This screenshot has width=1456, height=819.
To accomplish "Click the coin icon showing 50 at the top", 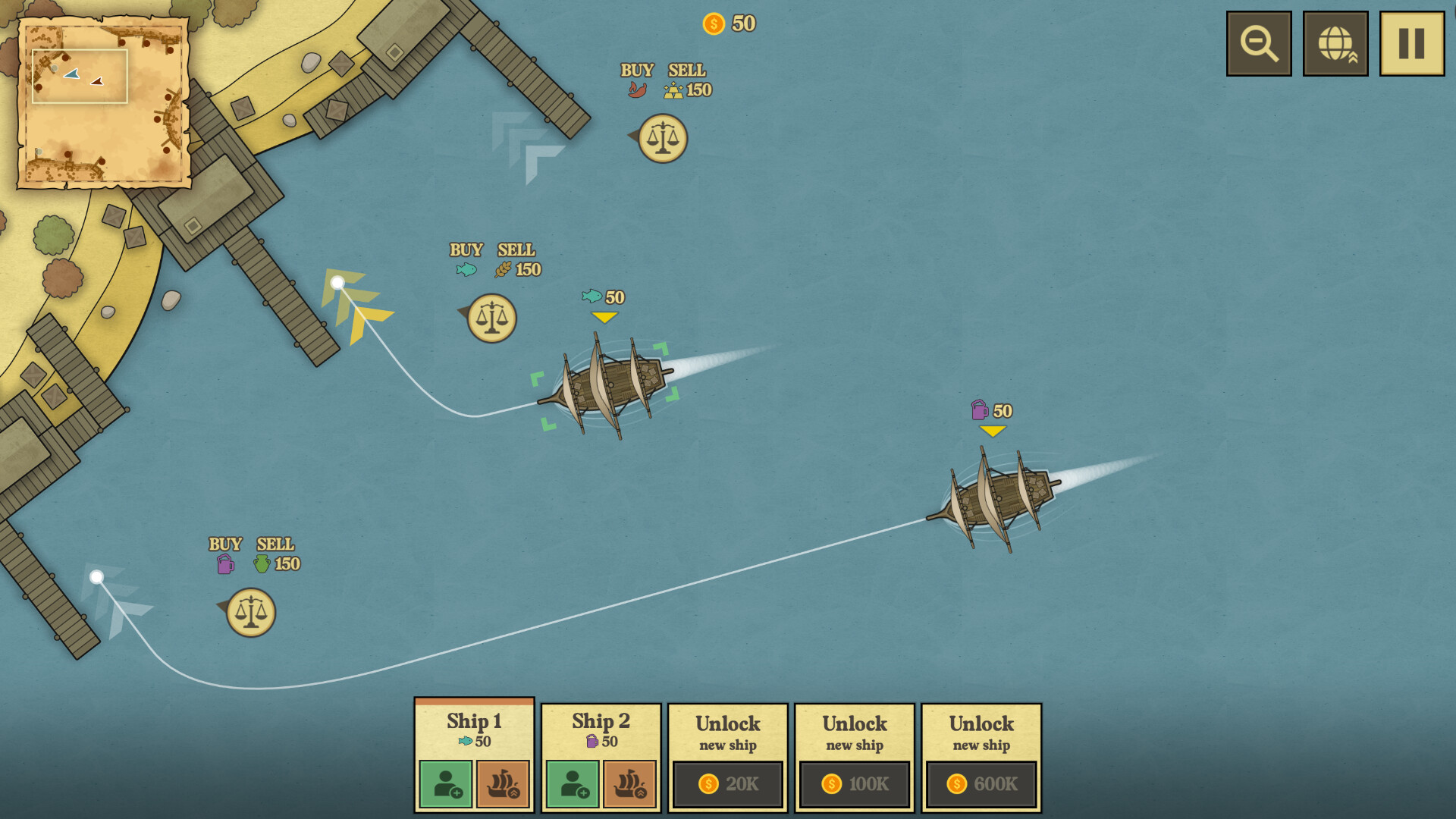I will click(714, 24).
